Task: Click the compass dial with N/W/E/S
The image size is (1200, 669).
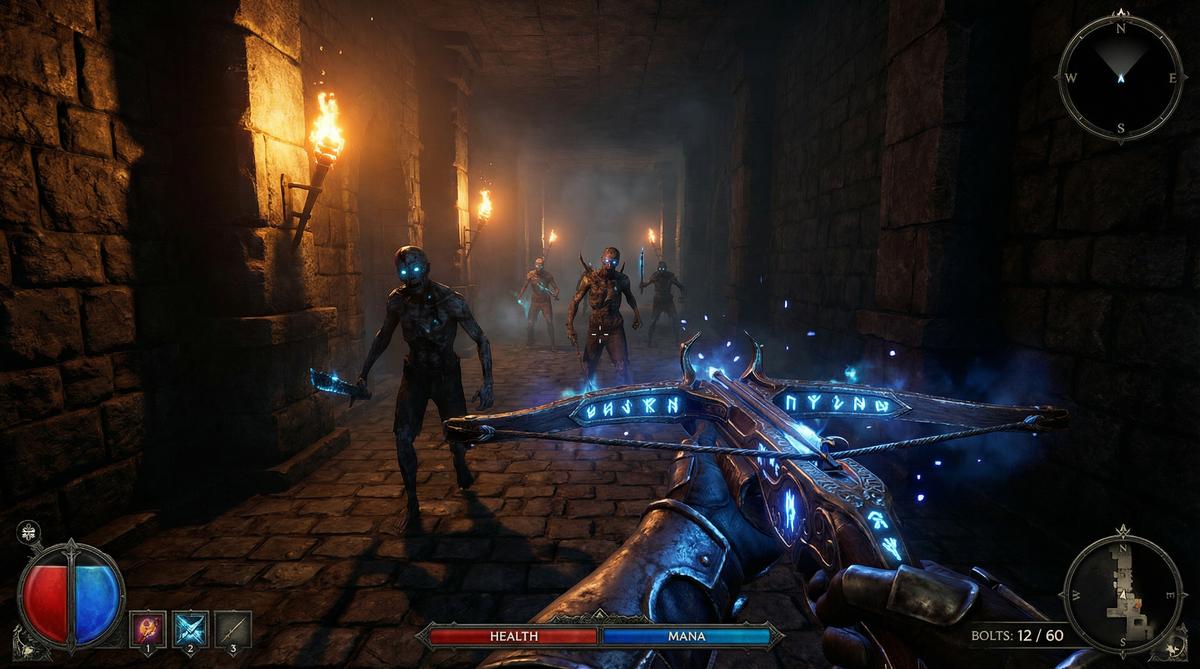Action: pyautogui.click(x=1121, y=77)
